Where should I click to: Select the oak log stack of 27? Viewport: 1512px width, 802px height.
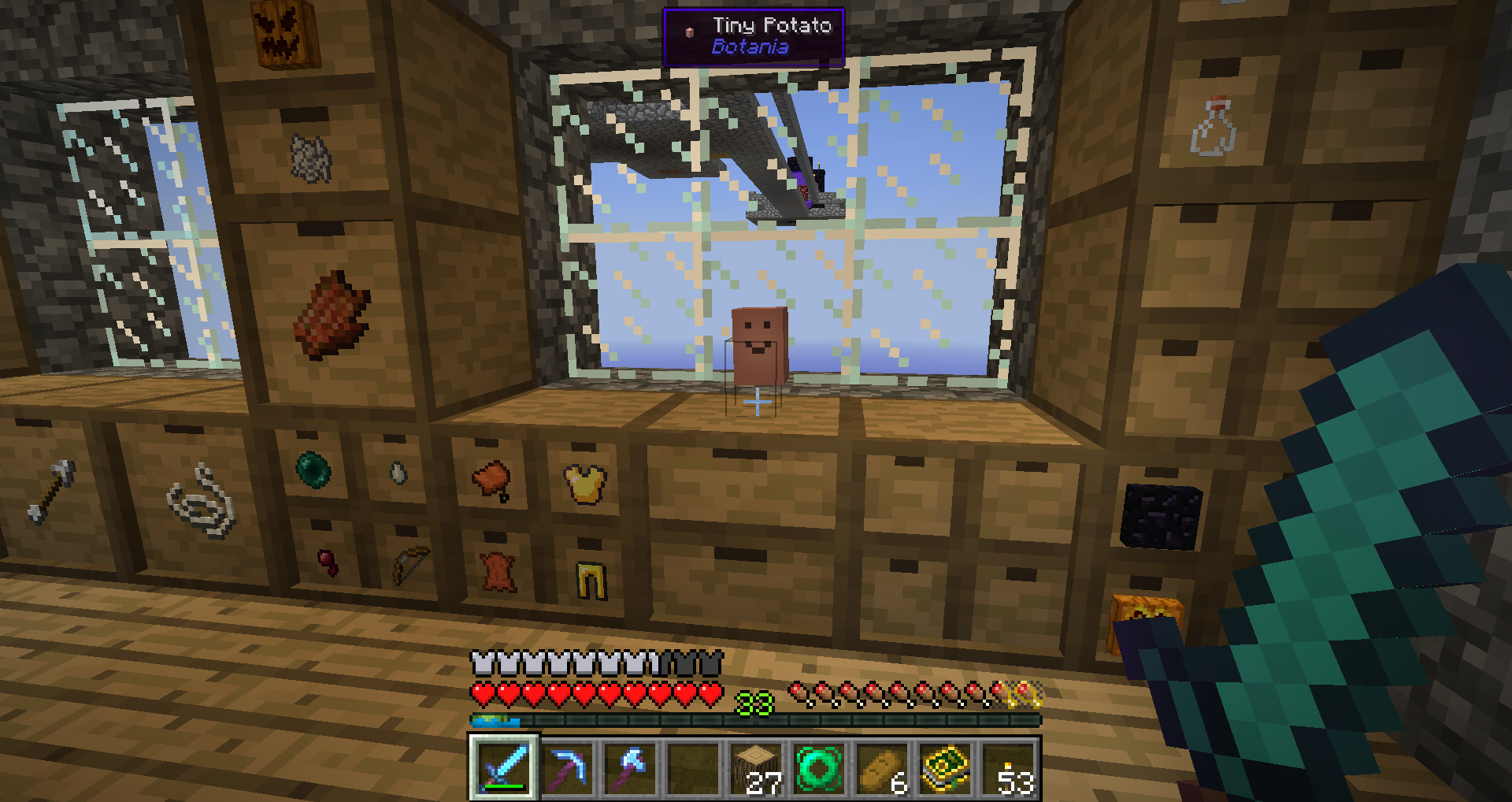tap(756, 768)
